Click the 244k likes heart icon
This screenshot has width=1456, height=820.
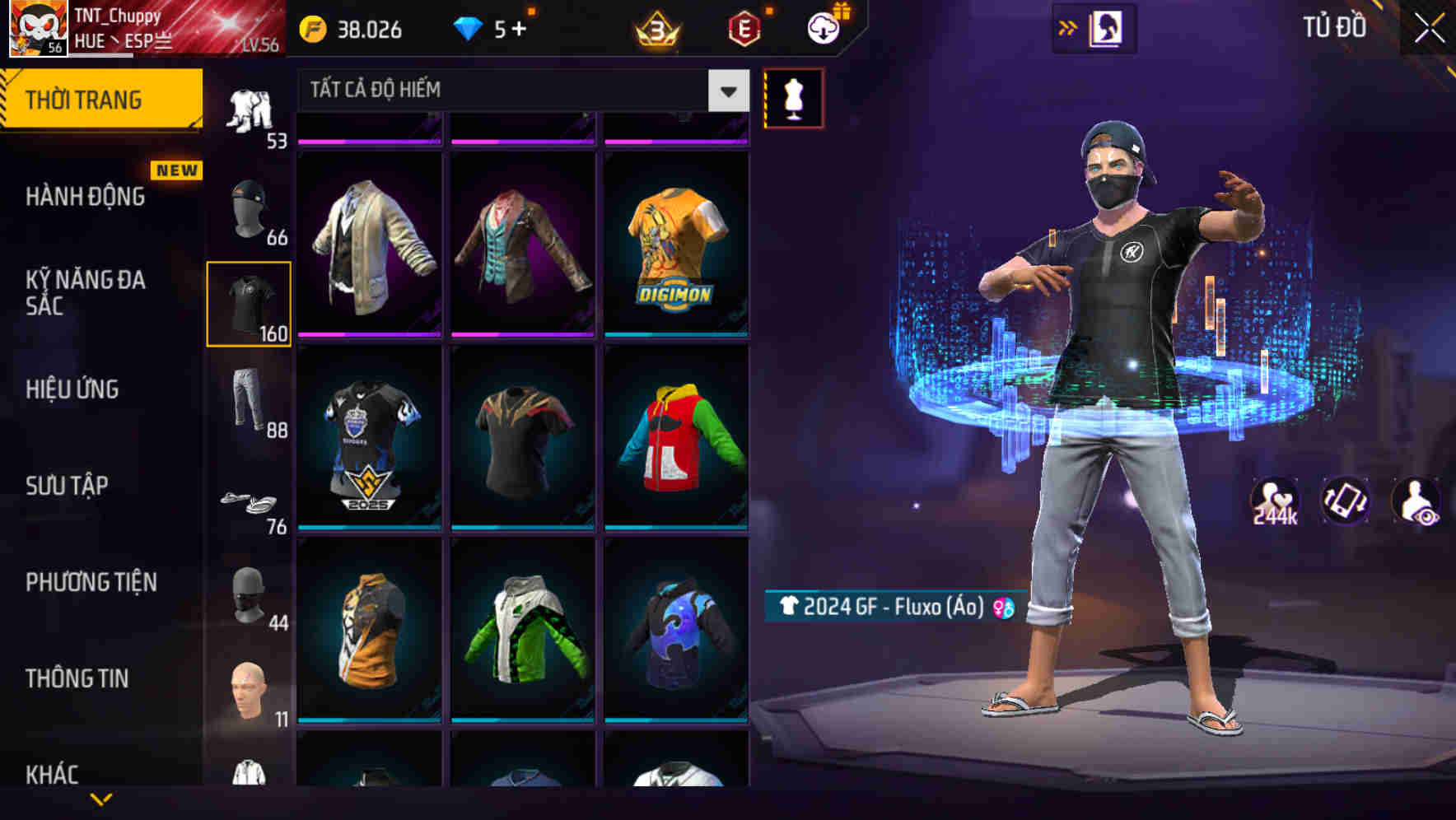(x=1273, y=500)
